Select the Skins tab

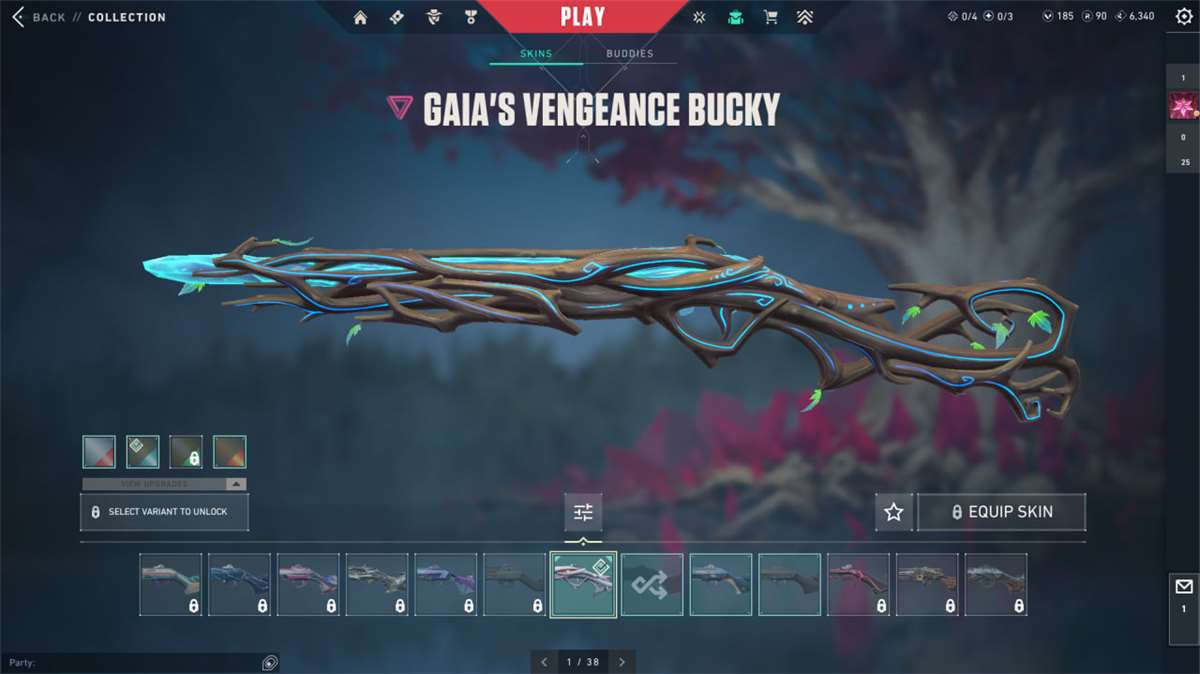pos(536,54)
